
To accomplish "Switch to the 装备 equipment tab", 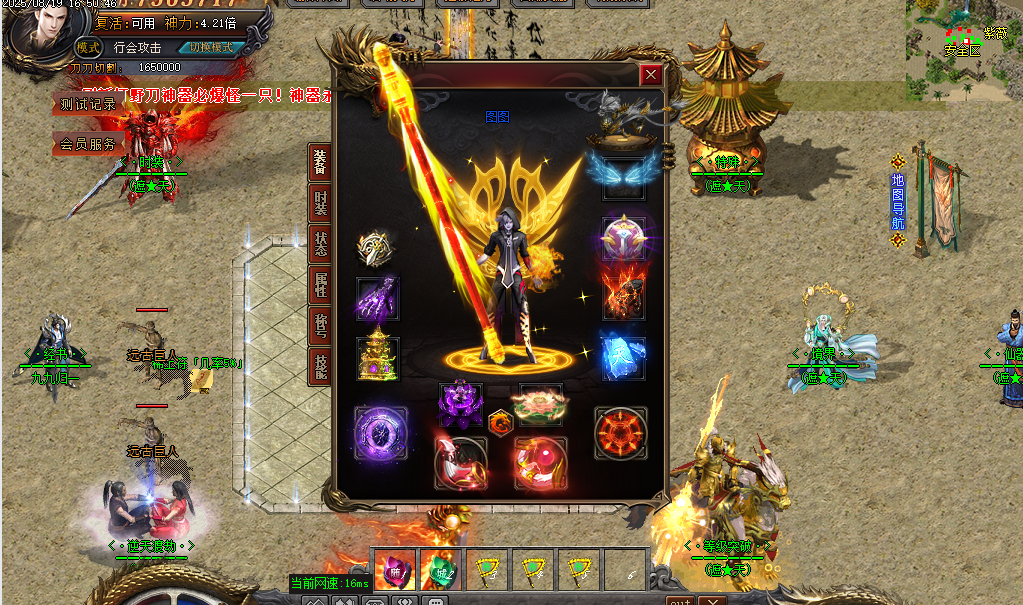I will click(x=320, y=162).
